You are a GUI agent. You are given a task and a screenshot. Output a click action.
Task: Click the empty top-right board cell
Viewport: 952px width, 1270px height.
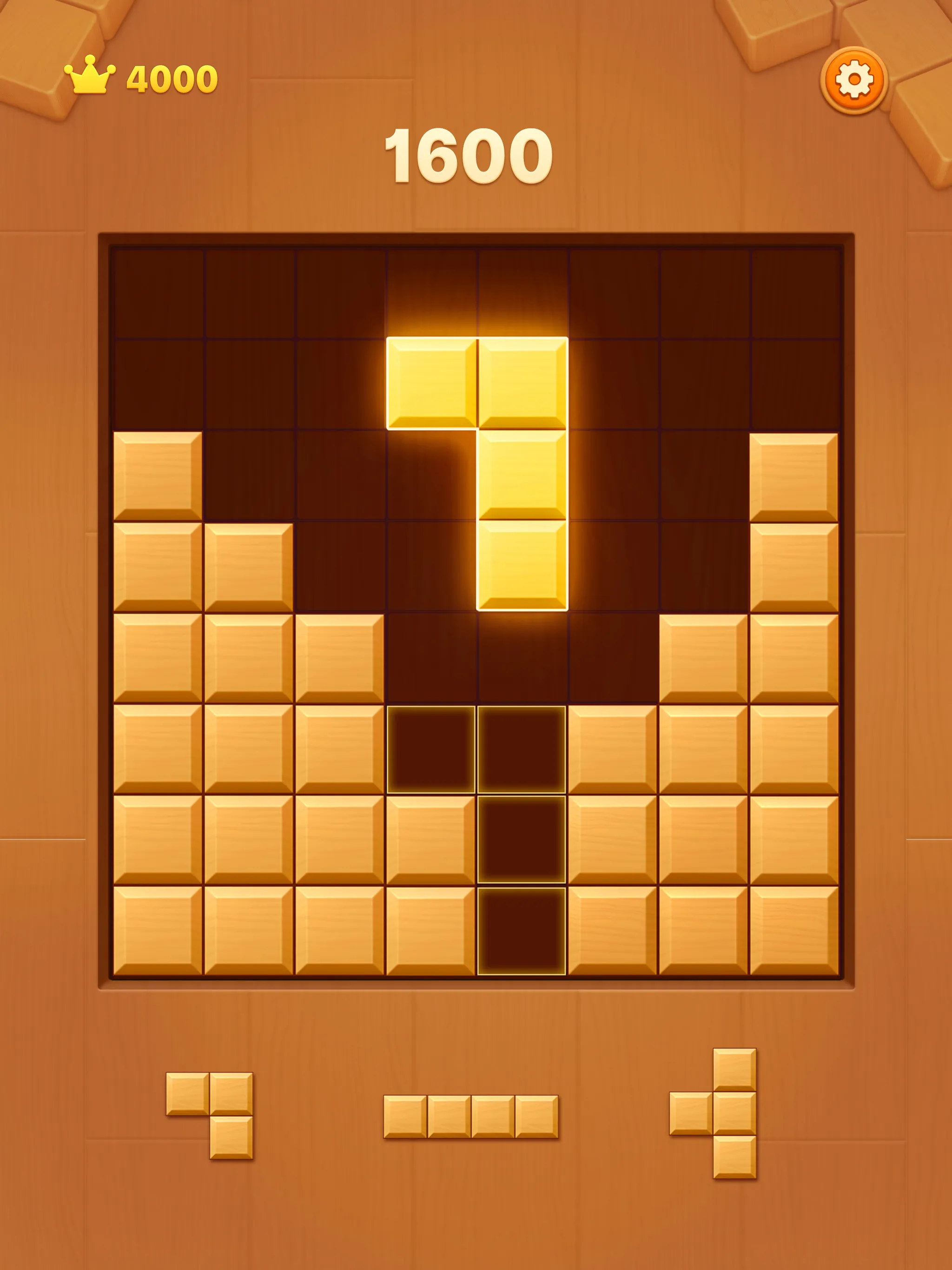click(795, 293)
